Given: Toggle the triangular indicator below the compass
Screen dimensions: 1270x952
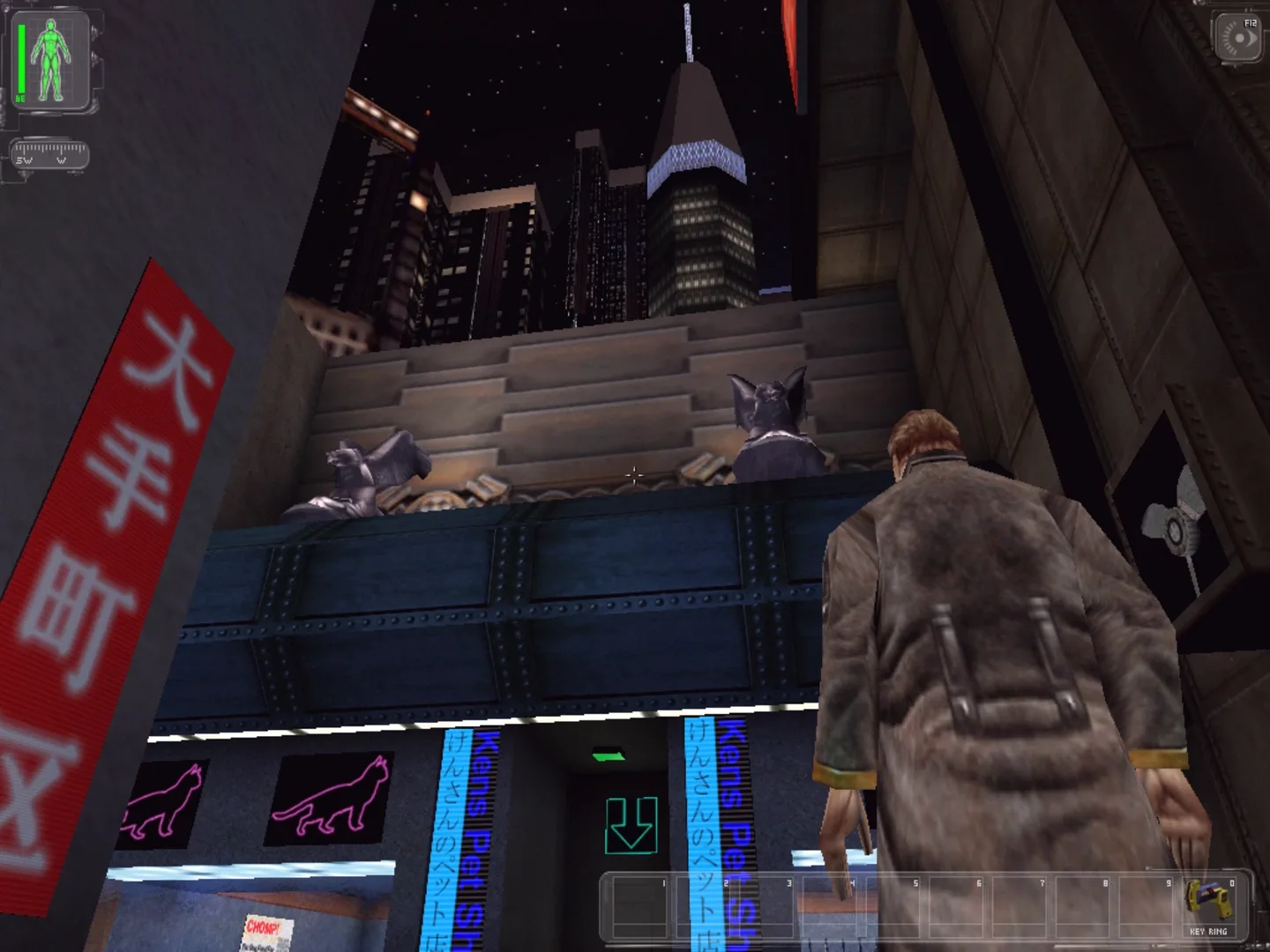Looking at the screenshot, I should tap(23, 175).
